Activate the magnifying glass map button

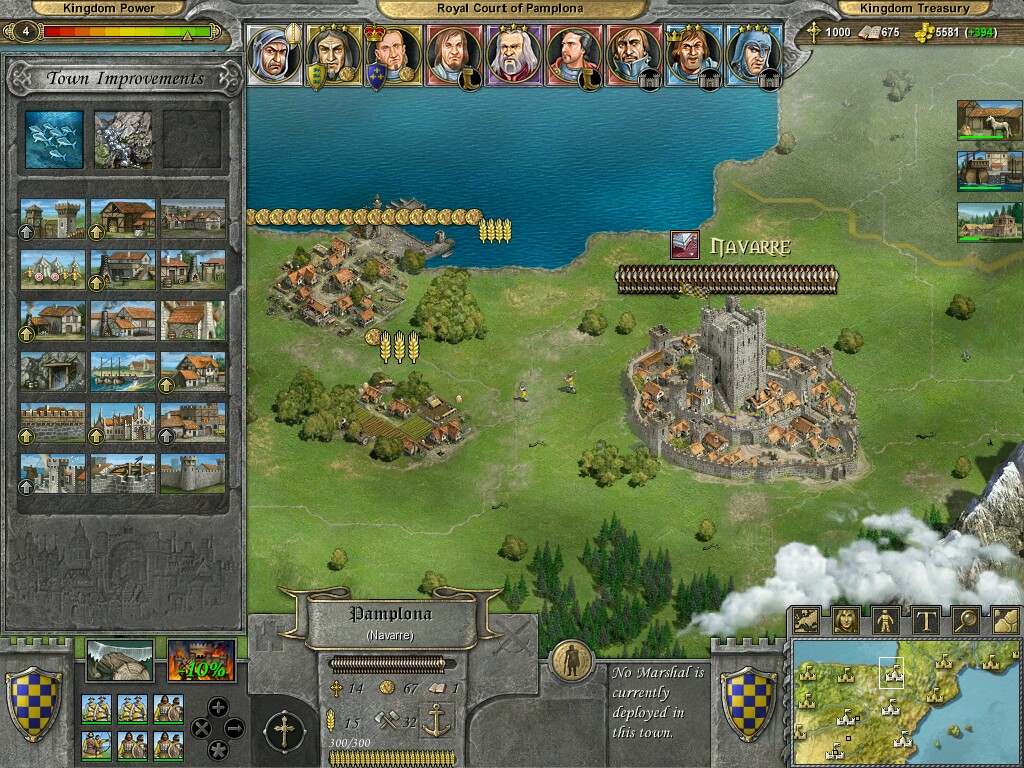tap(965, 620)
